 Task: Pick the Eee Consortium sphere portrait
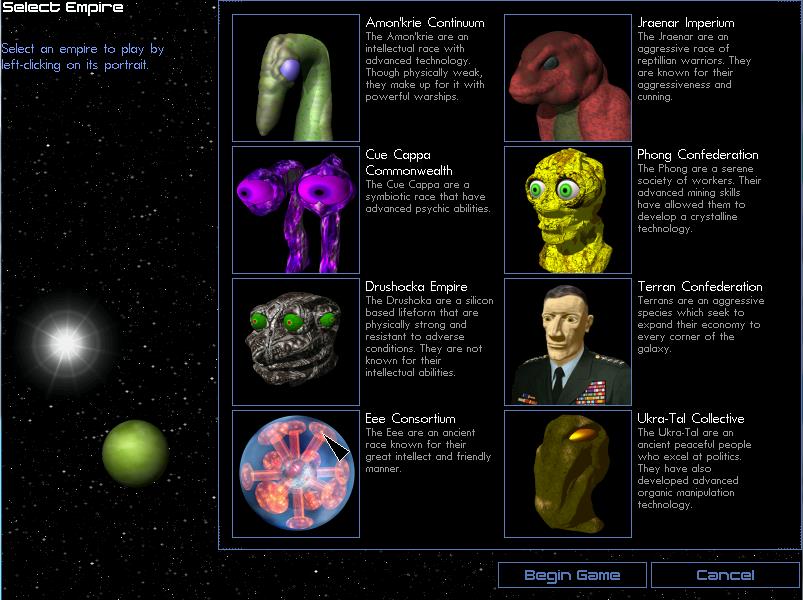tap(296, 473)
